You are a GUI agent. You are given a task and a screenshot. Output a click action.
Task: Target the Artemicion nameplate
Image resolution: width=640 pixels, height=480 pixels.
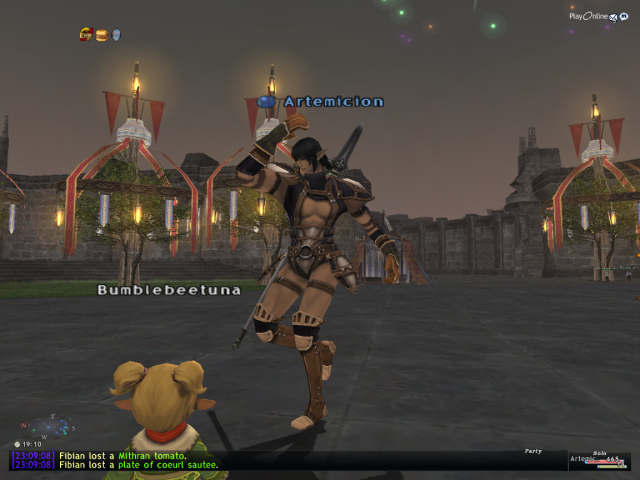point(319,101)
